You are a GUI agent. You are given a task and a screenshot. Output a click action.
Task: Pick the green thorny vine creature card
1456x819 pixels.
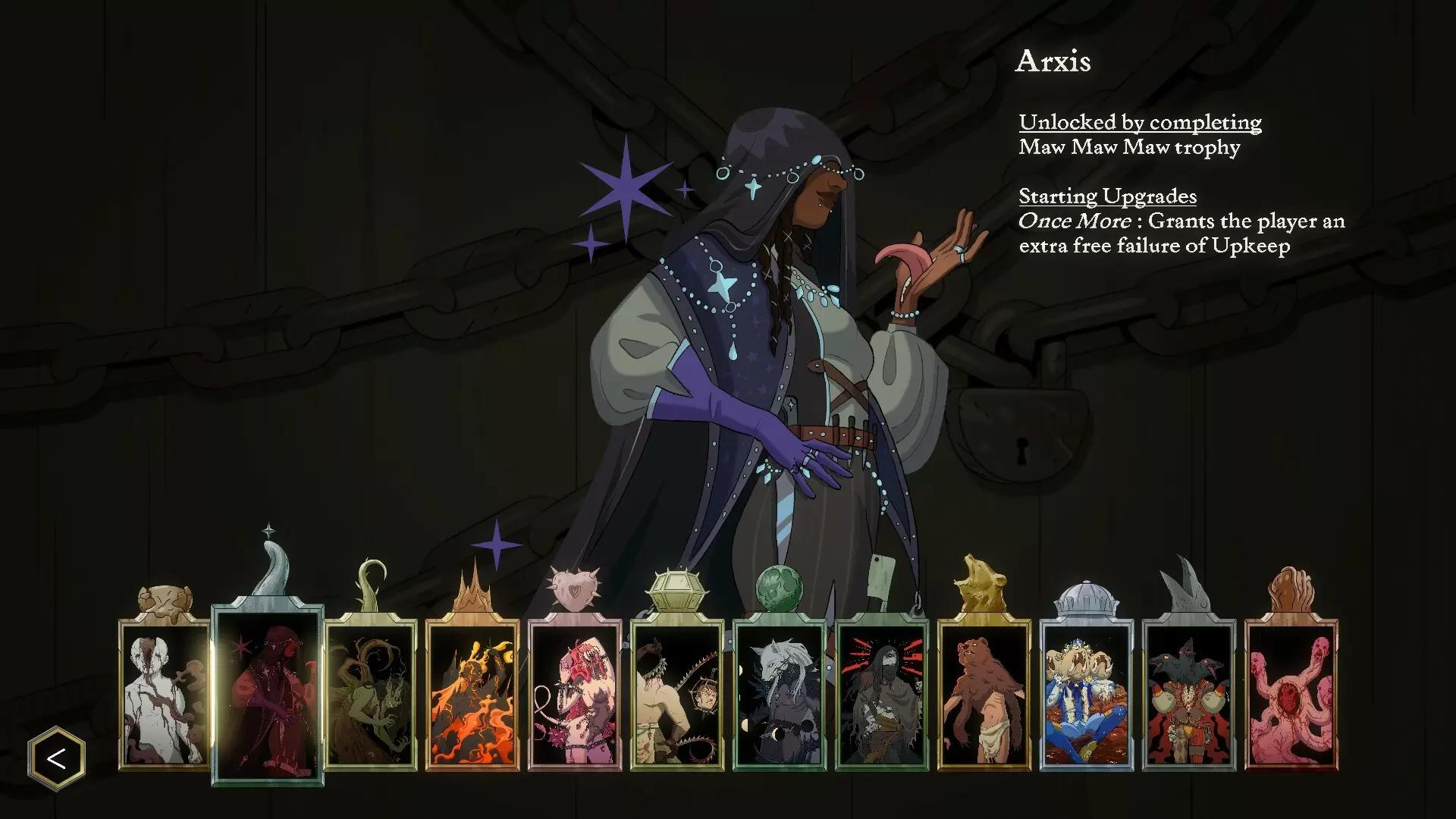pyautogui.click(x=370, y=694)
